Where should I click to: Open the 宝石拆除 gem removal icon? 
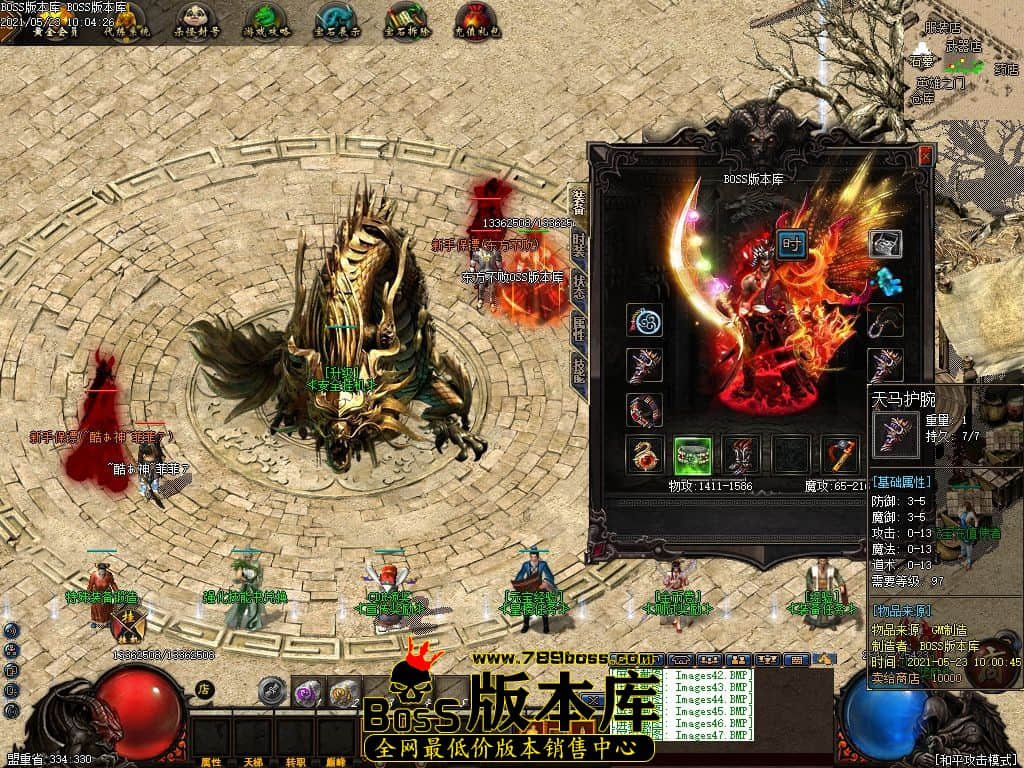tap(407, 18)
